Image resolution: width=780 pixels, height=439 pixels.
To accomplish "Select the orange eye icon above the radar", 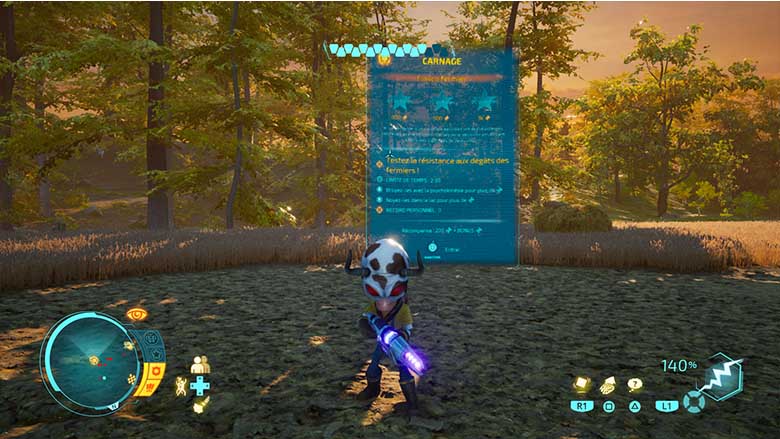I will pyautogui.click(x=137, y=315).
